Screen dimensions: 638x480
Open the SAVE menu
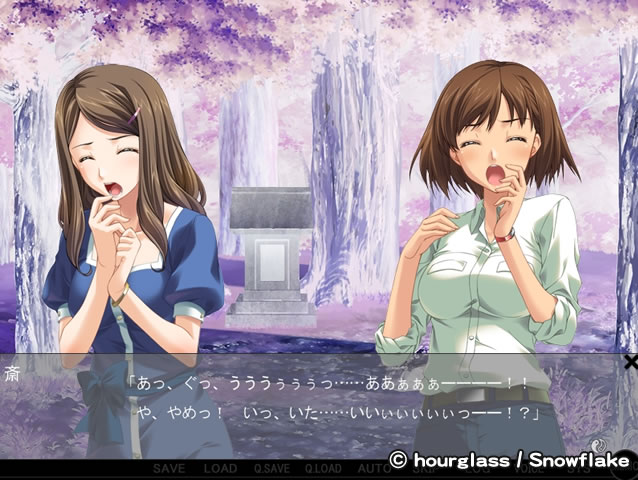168,468
